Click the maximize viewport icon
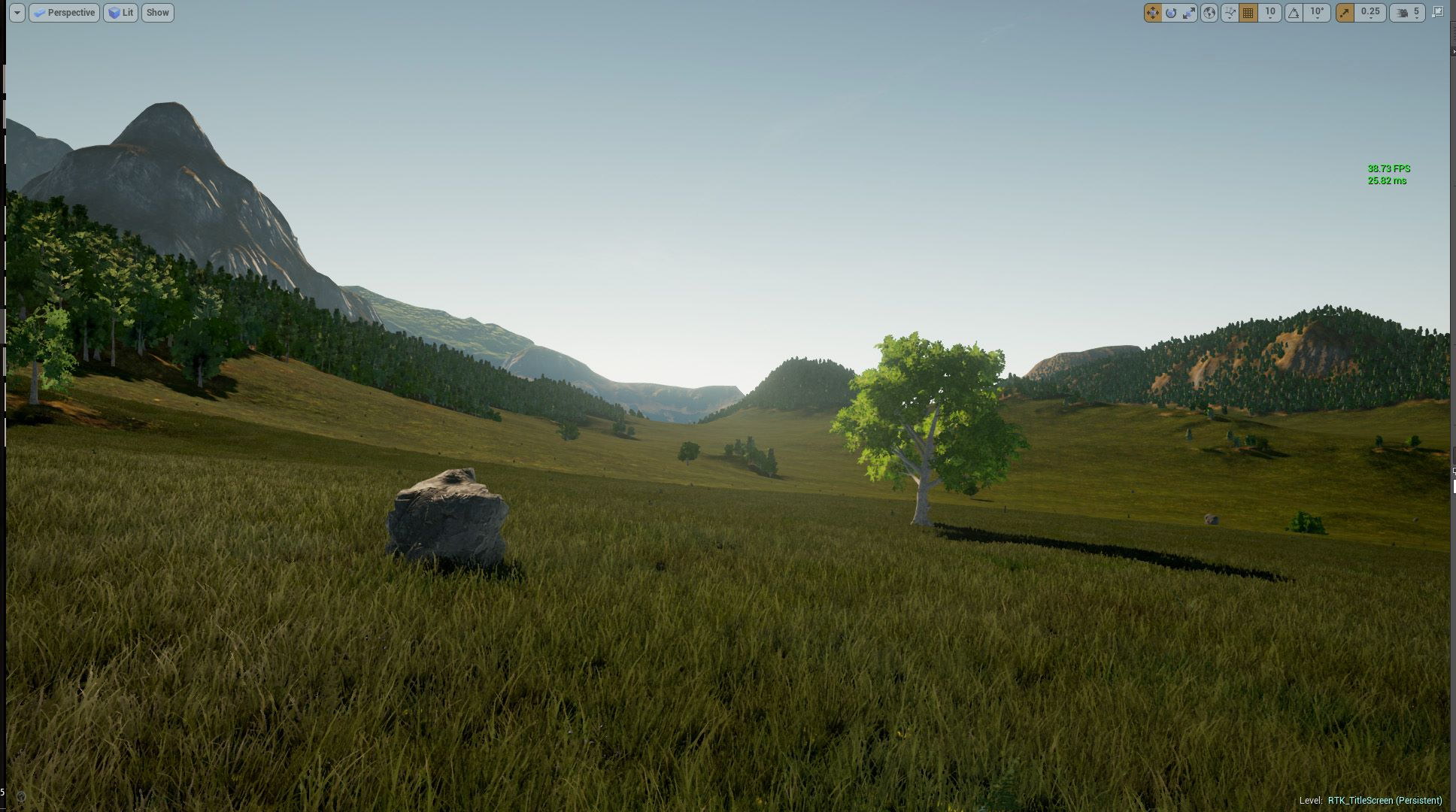Image resolution: width=1456 pixels, height=812 pixels. [x=1437, y=13]
